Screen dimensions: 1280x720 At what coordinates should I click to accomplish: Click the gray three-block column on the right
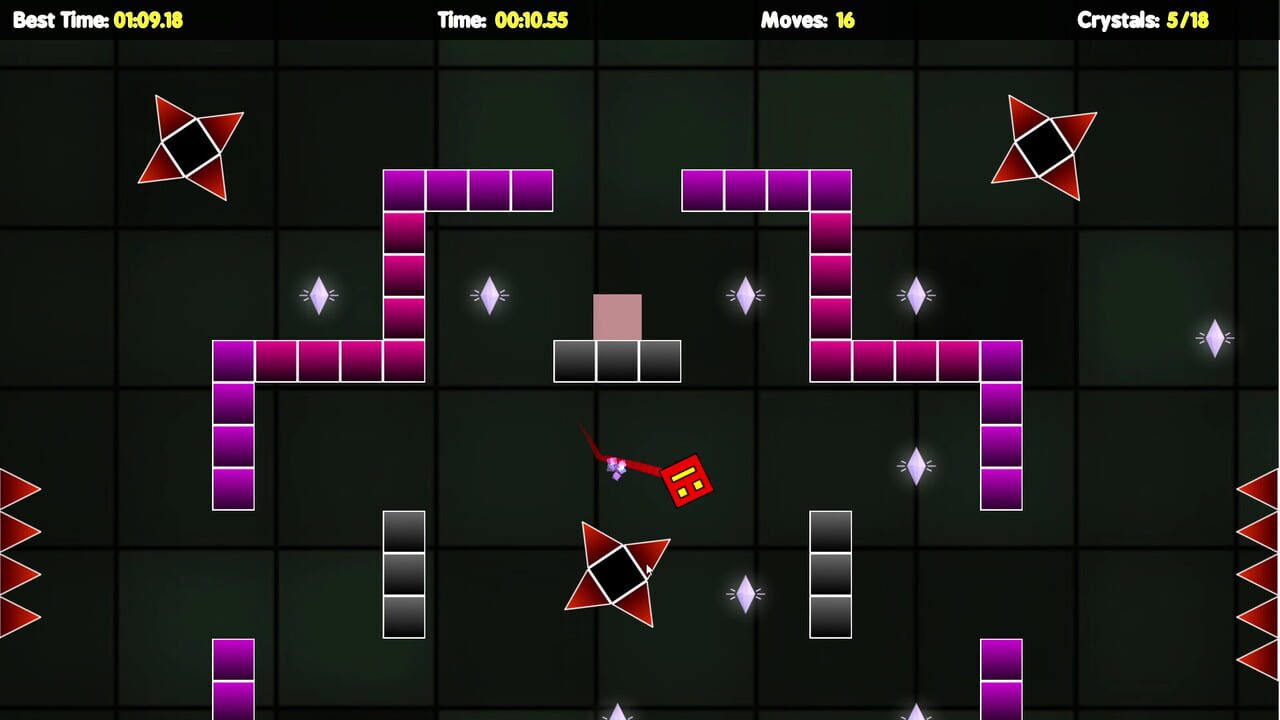click(x=831, y=573)
